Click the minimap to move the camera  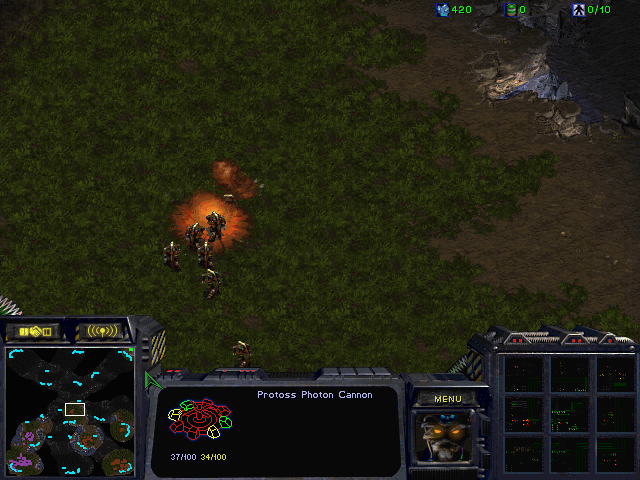70,410
